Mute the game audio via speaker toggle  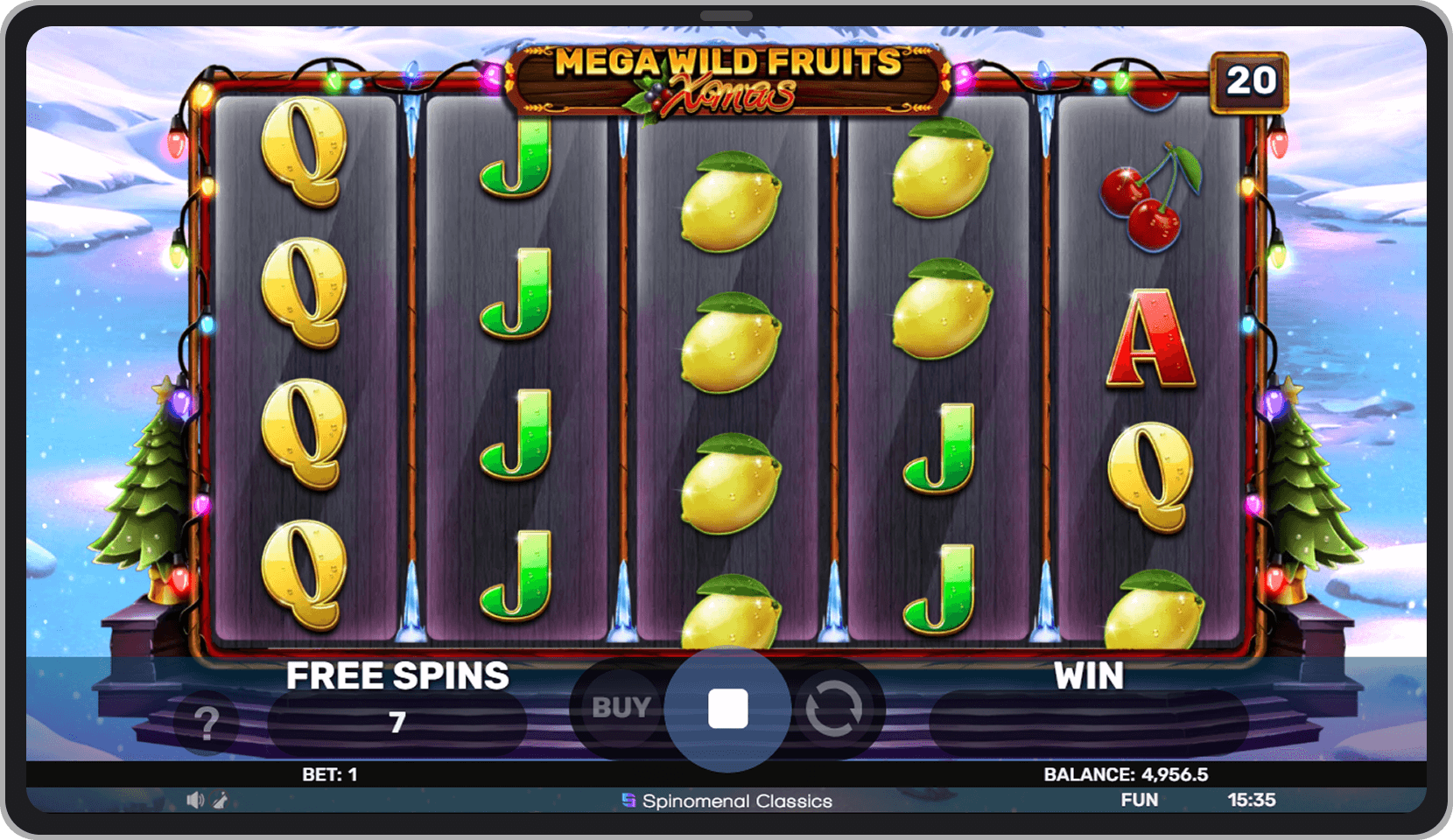tap(195, 799)
